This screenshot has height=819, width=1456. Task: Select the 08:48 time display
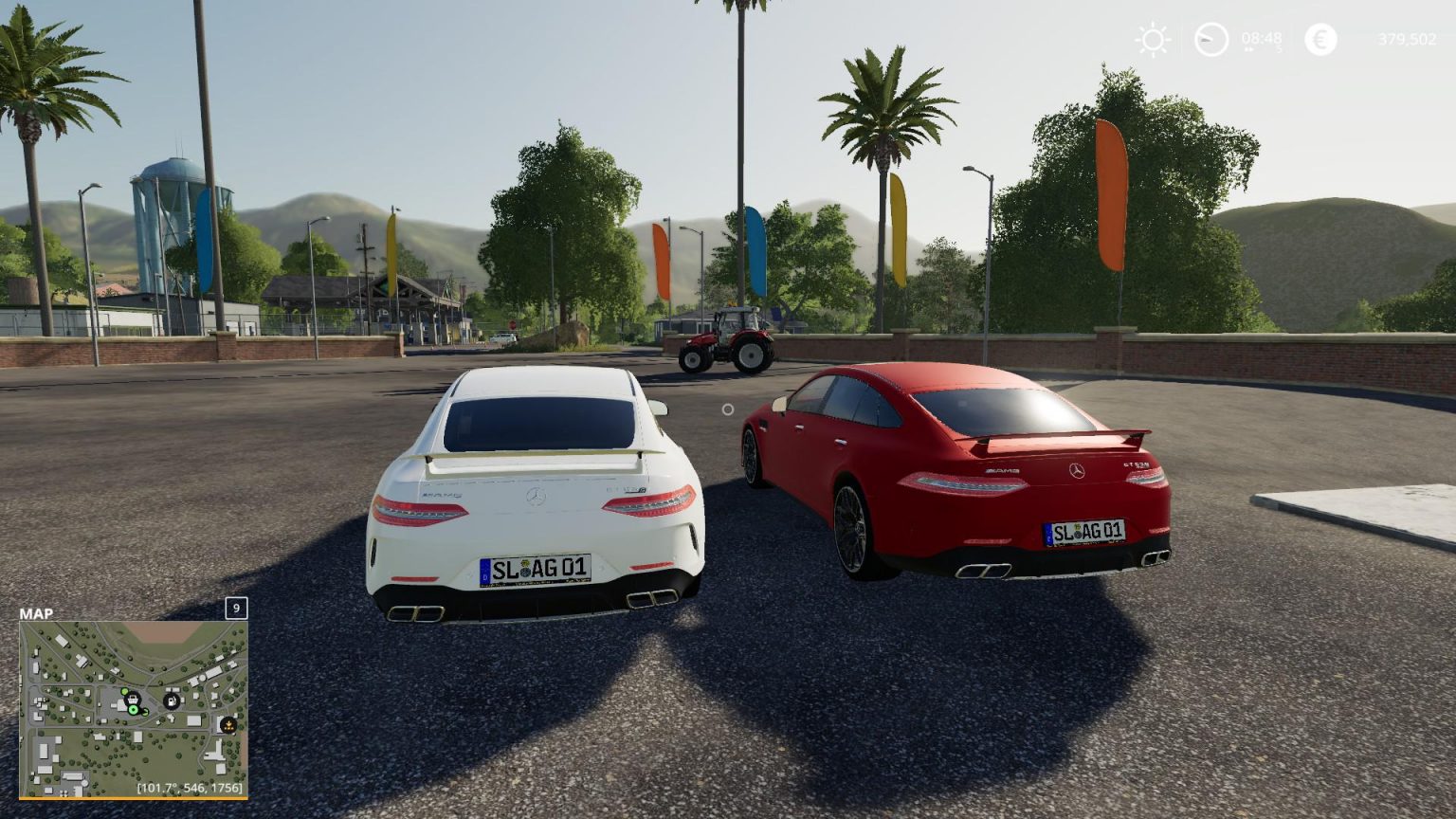(1262, 38)
